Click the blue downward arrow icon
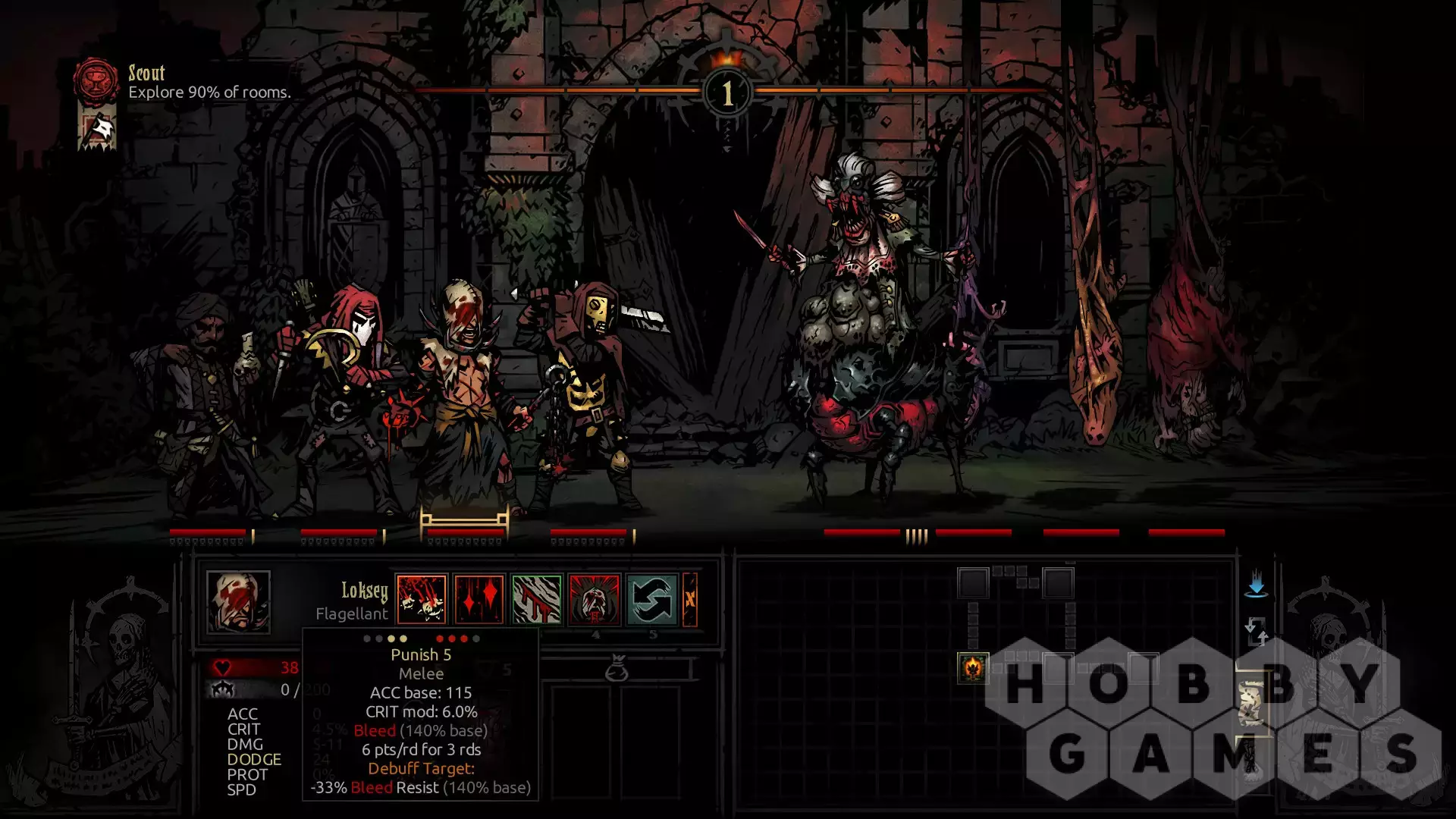This screenshot has height=819, width=1456. pyautogui.click(x=1257, y=583)
